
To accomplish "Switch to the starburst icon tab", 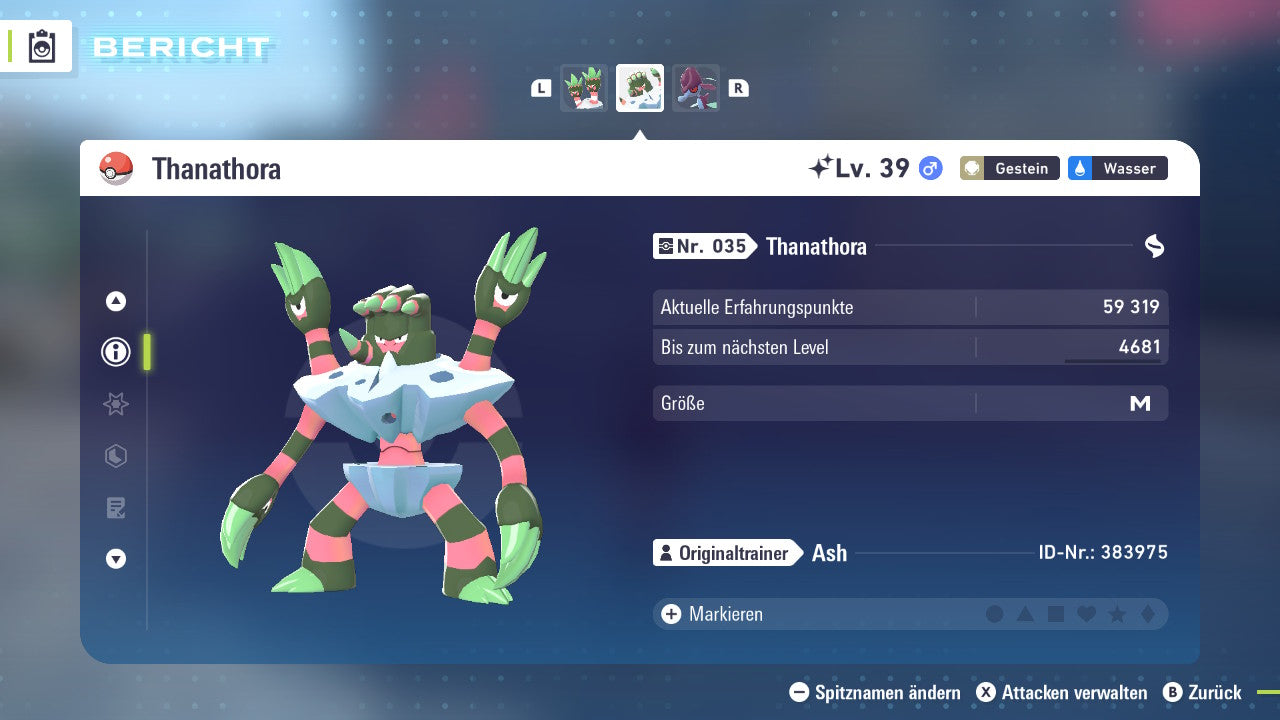I will click(x=116, y=404).
